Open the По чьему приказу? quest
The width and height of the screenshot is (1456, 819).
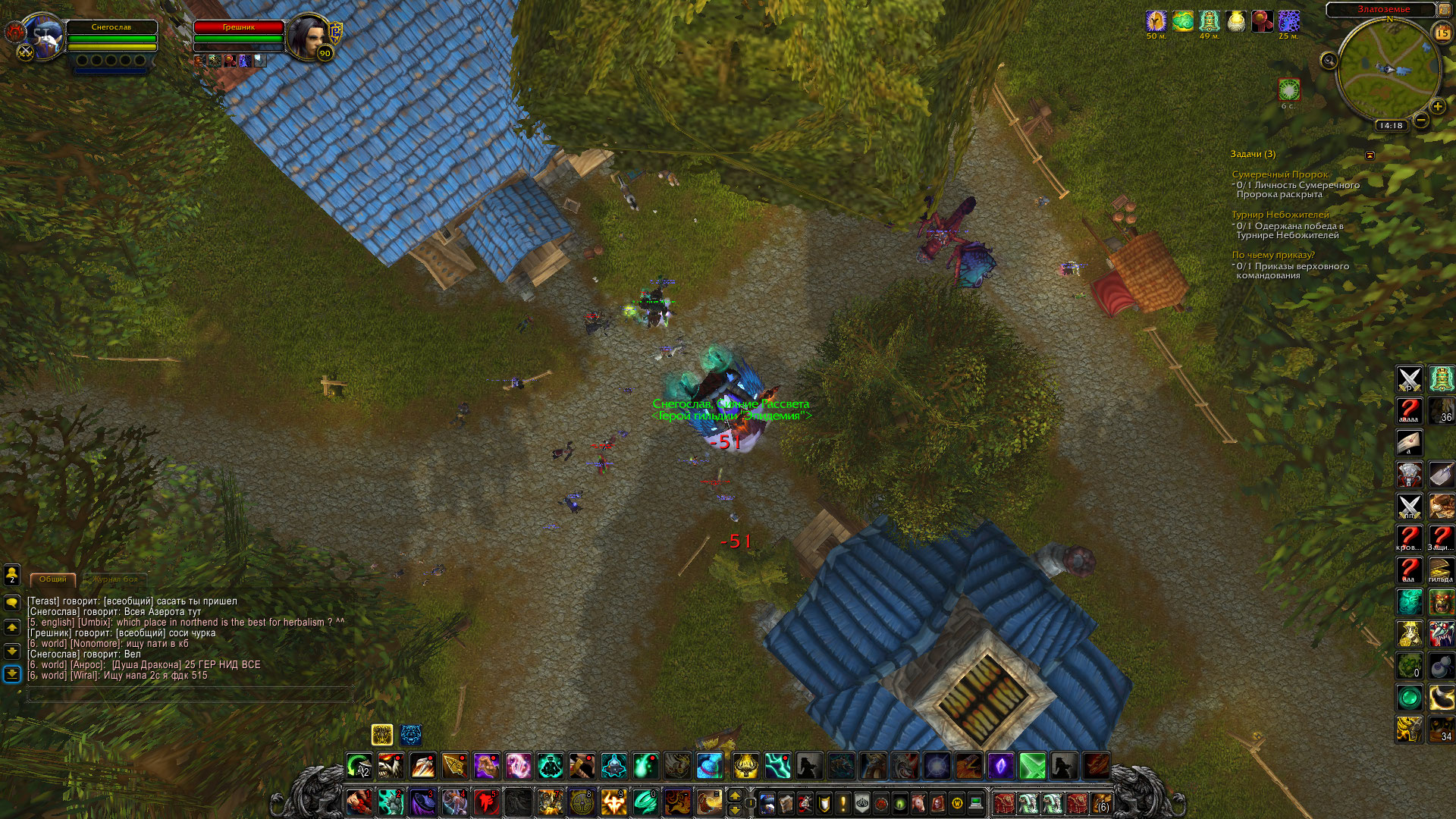point(1272,255)
